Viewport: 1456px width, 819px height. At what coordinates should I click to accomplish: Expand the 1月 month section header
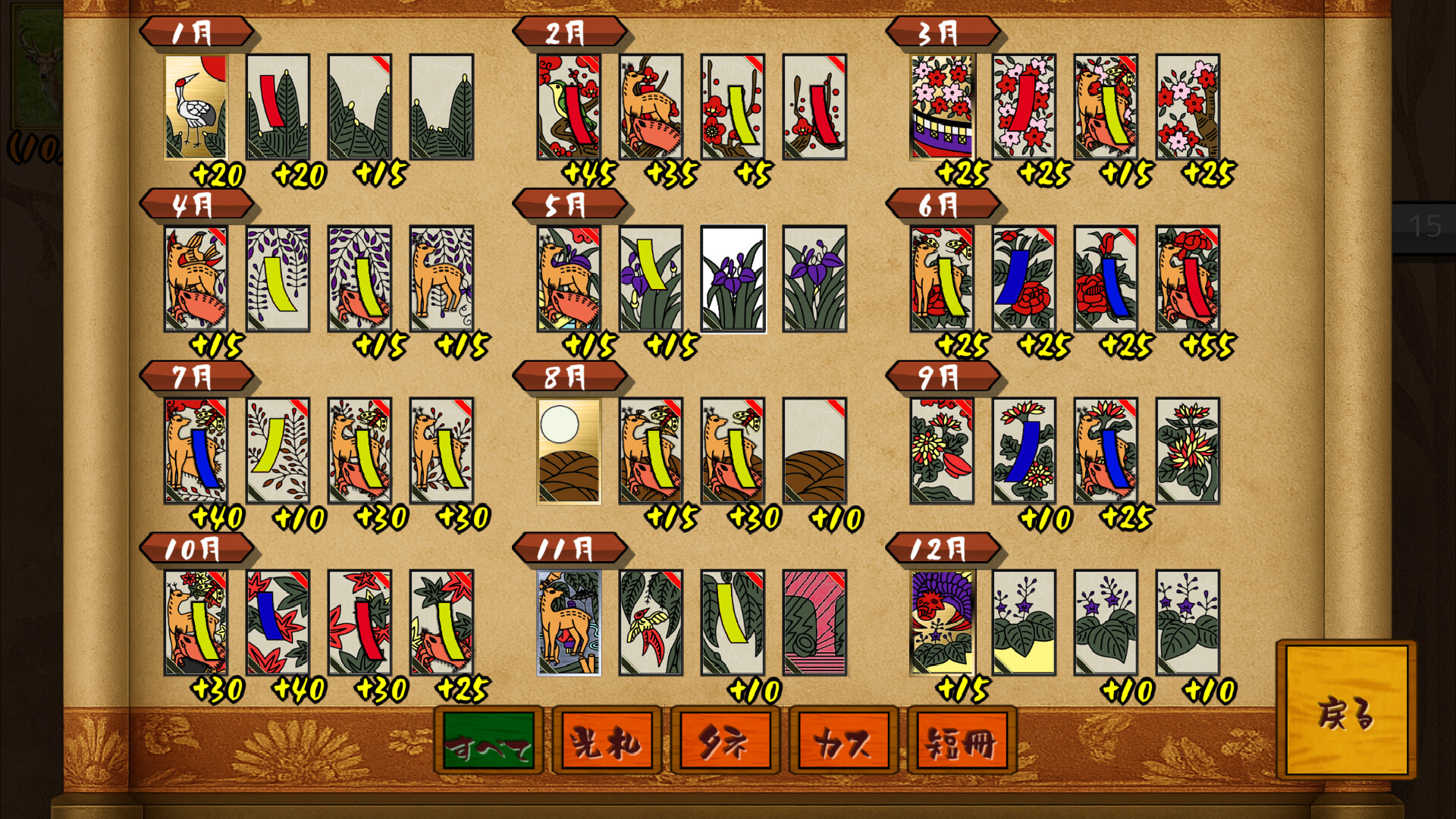196,32
